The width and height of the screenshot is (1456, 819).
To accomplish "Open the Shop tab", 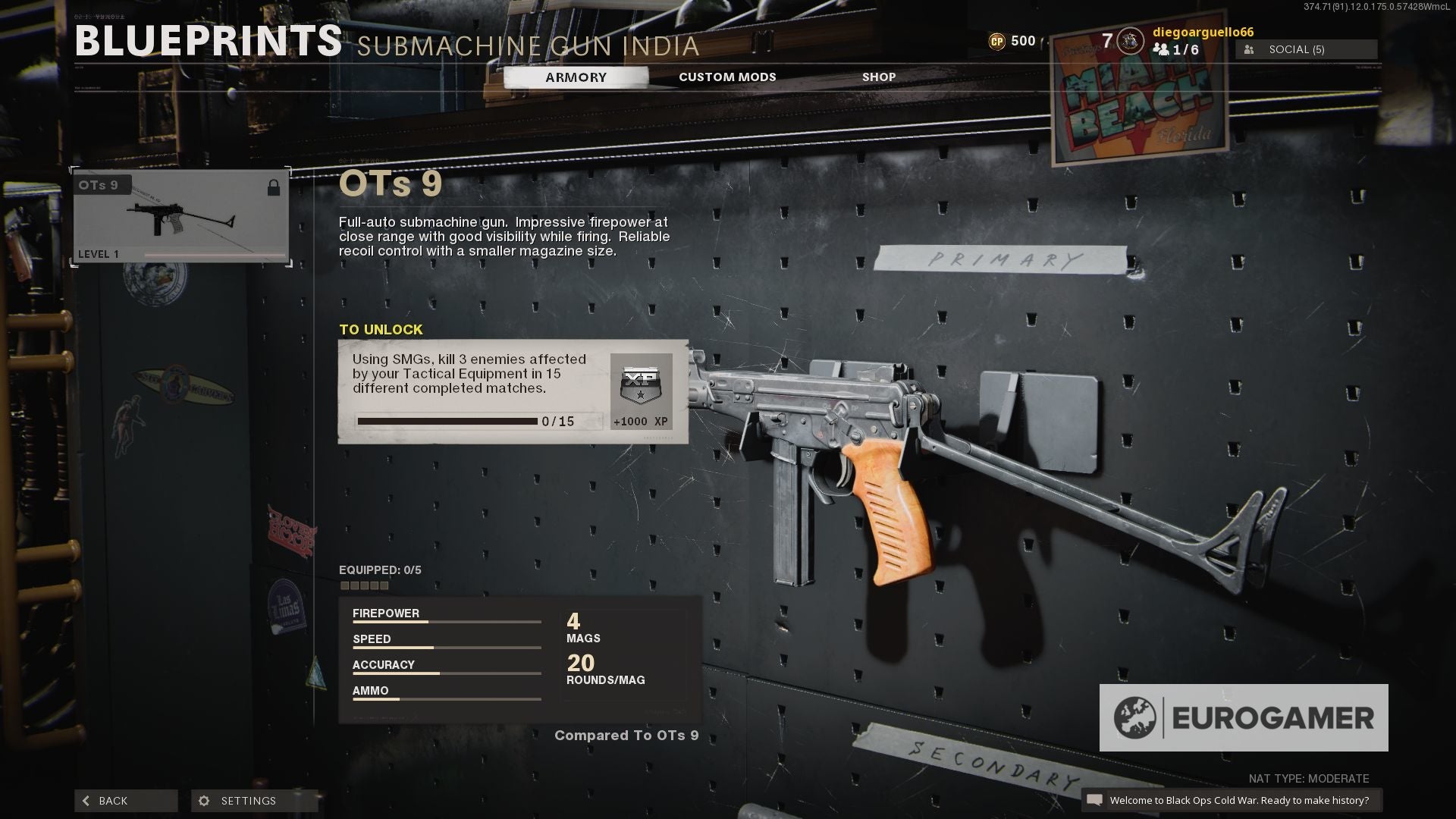I will tap(879, 77).
